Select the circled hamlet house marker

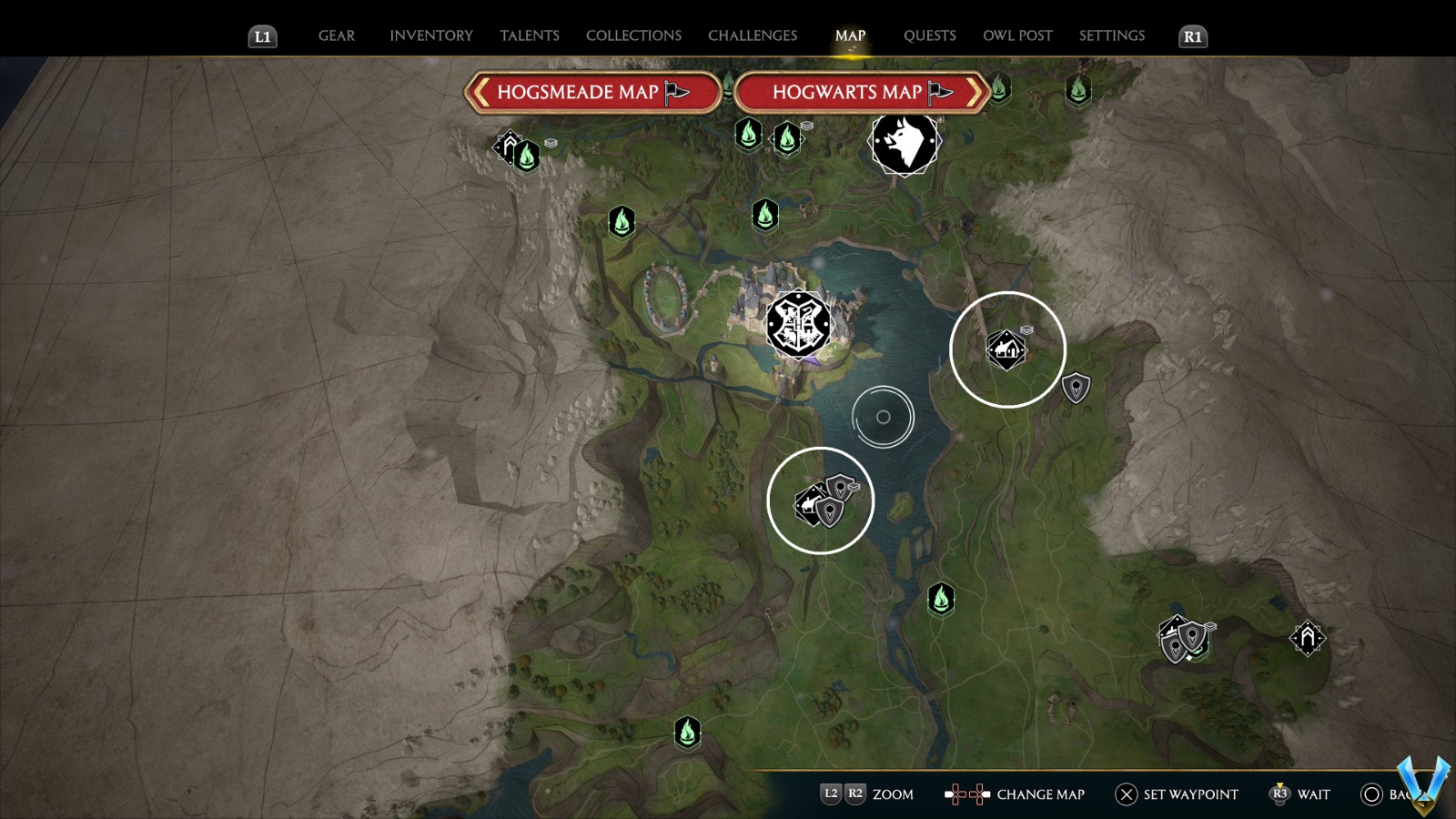1006,348
